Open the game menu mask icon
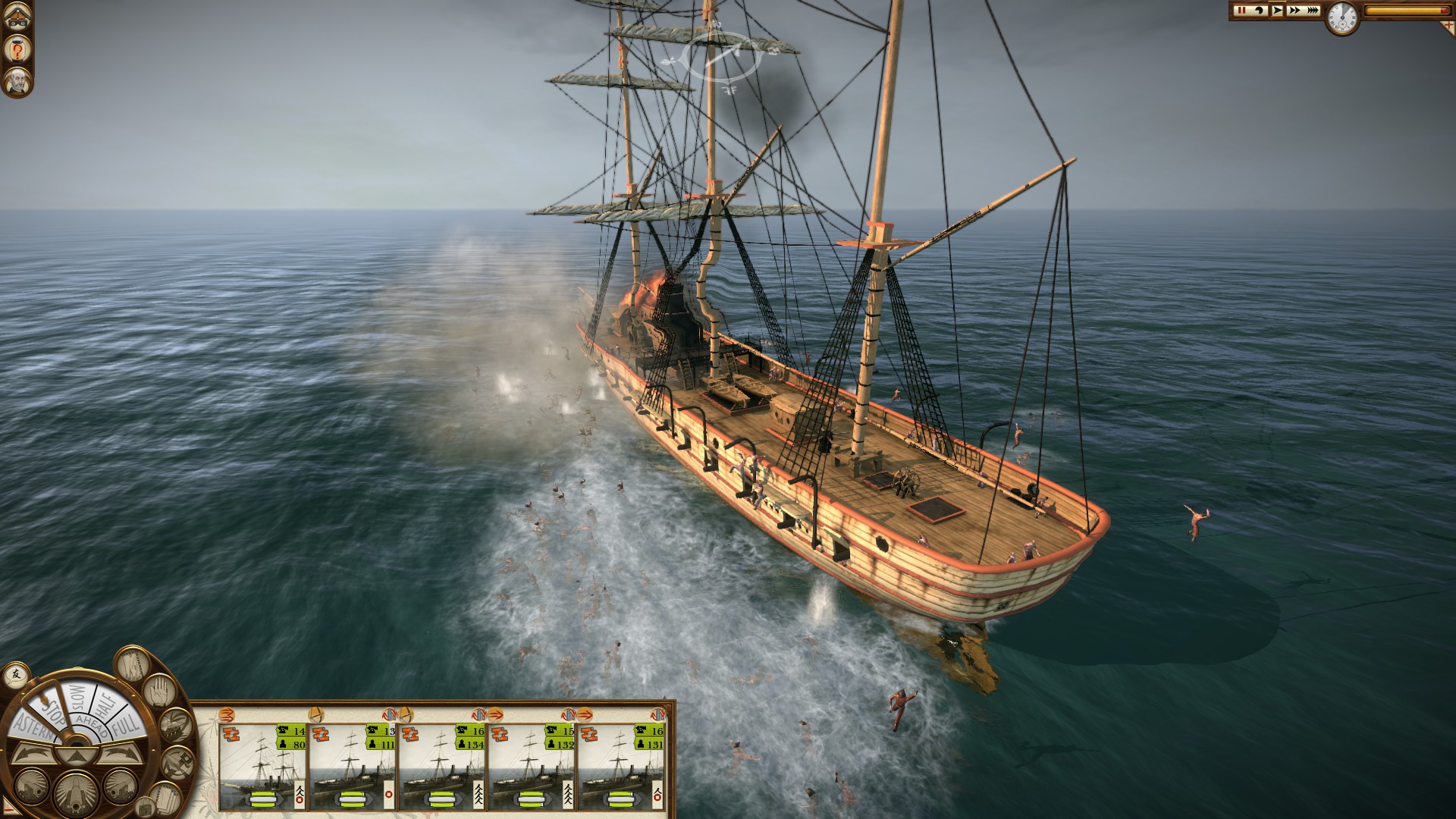This screenshot has height=819, width=1456. click(16, 19)
